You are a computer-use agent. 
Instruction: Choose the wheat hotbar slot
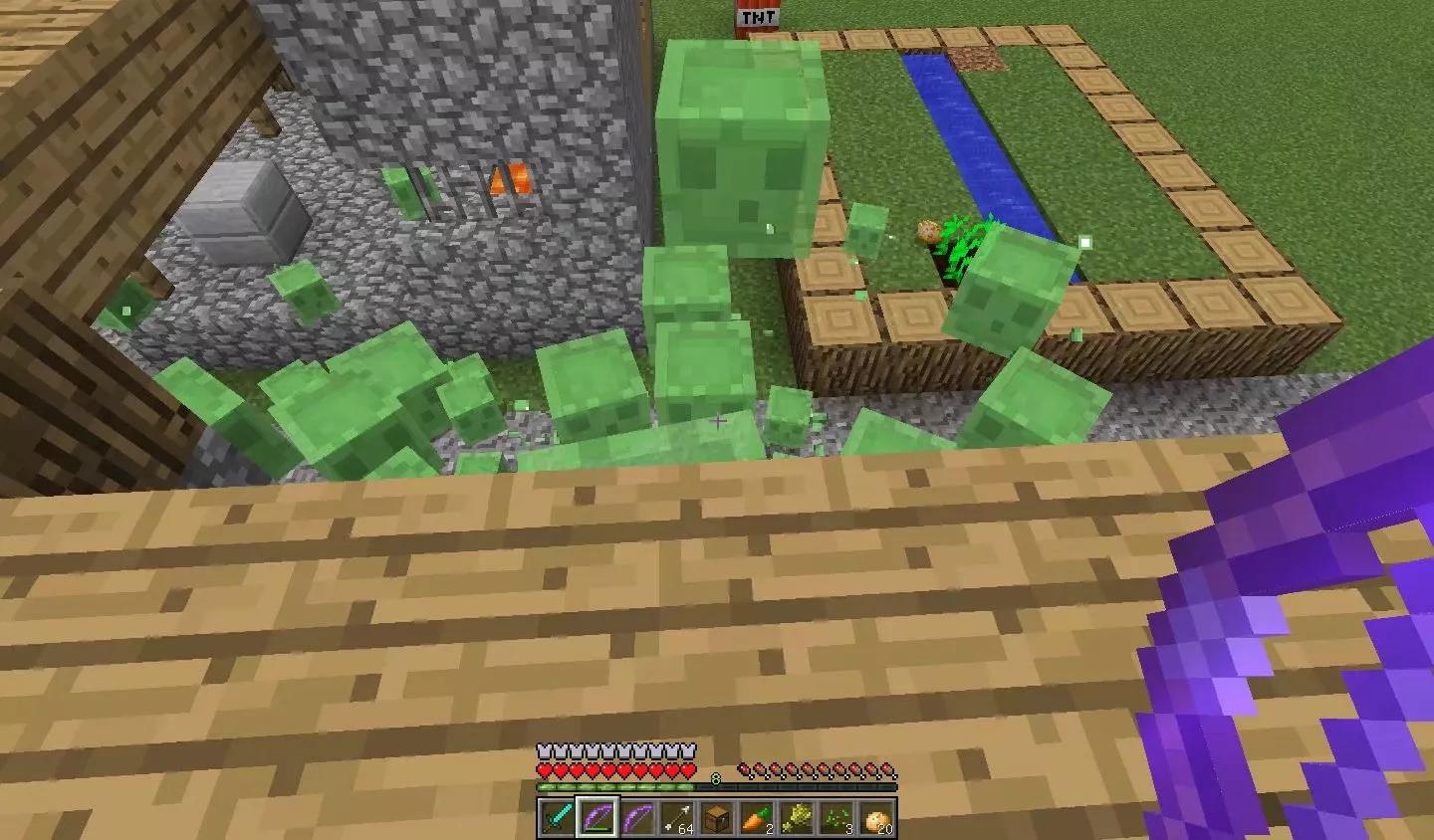click(796, 818)
